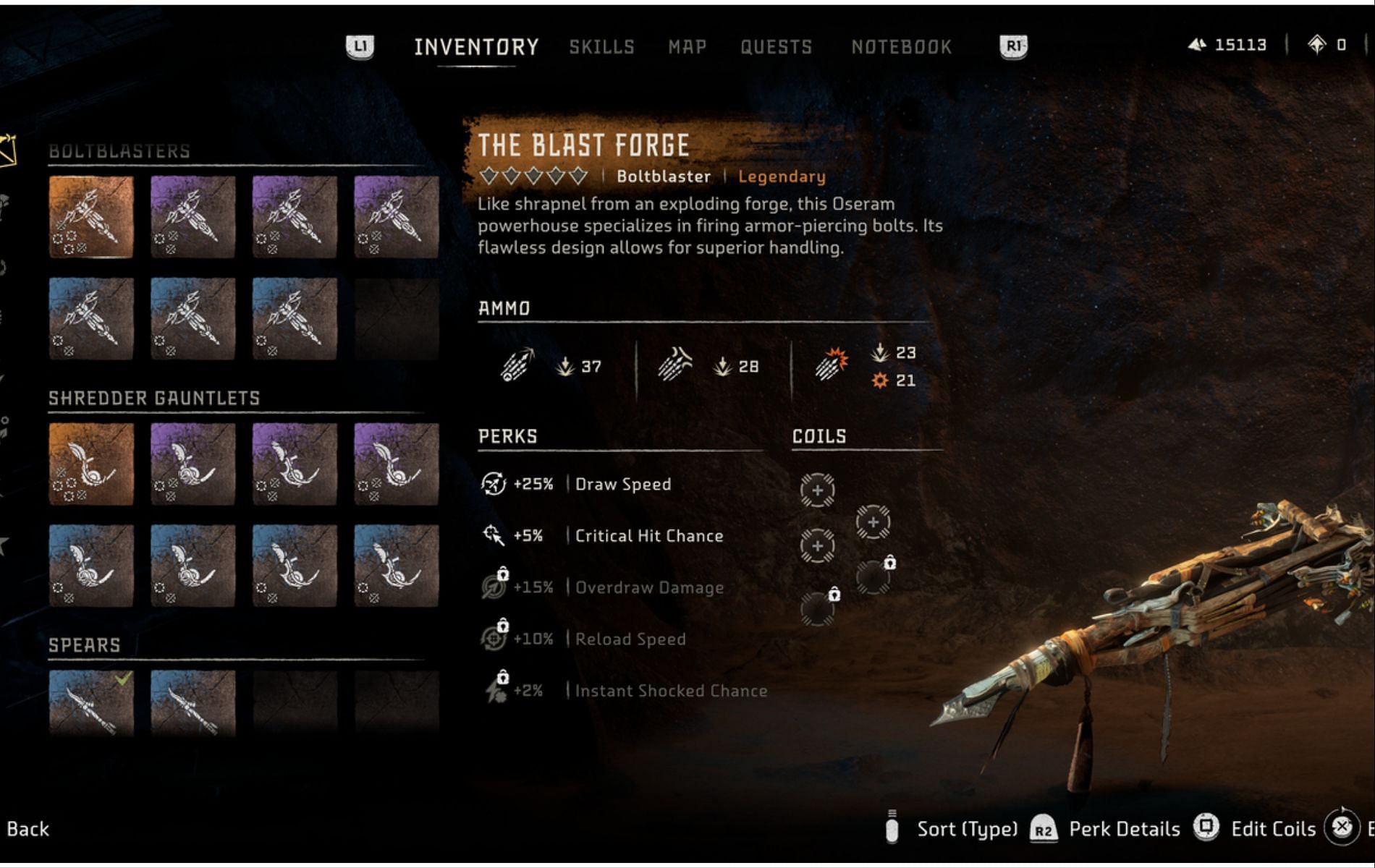Select the equipped spear with checkmark
1375x868 pixels.
(91, 703)
